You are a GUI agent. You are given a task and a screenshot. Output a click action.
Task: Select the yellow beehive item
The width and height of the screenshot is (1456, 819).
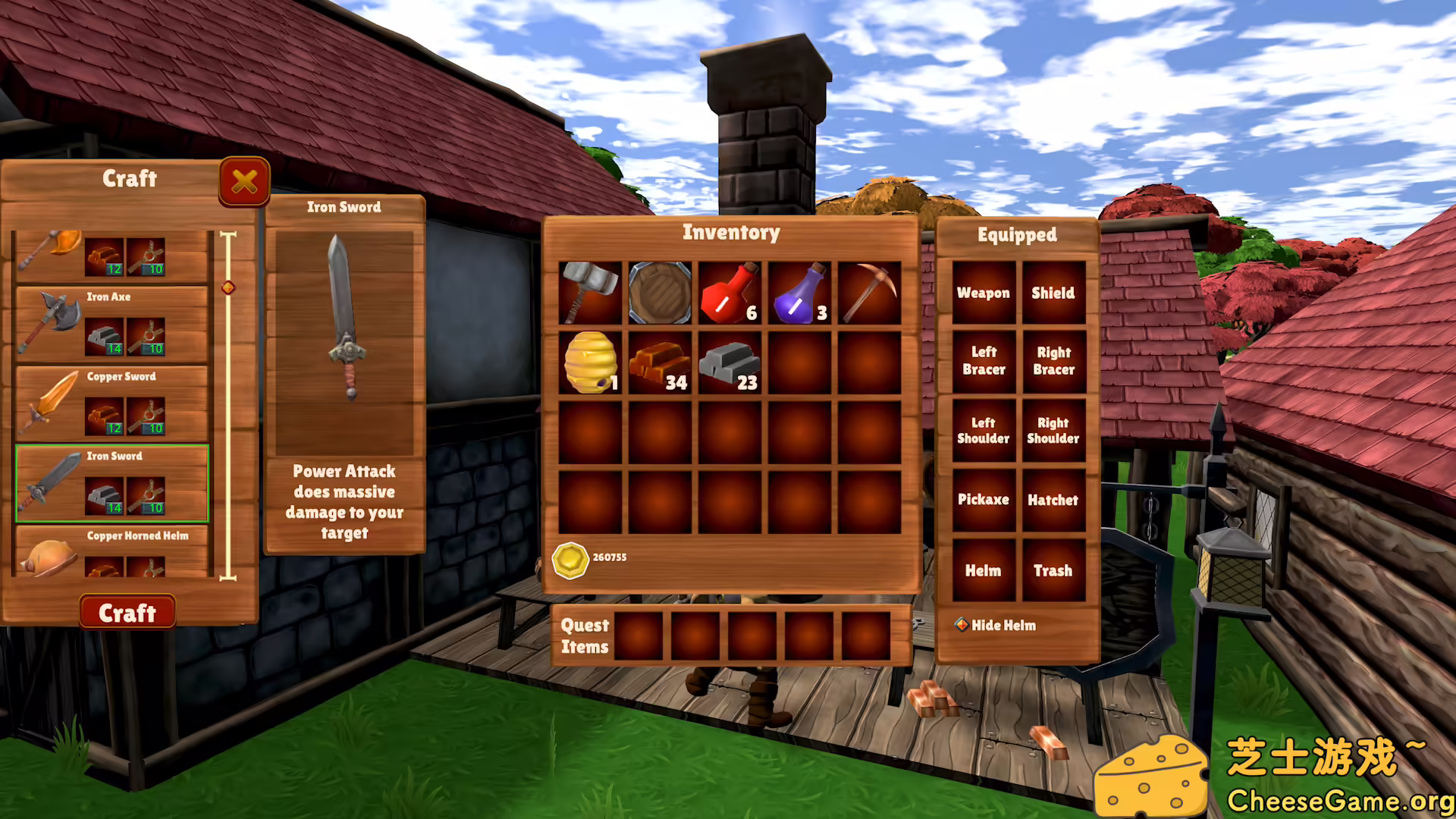(590, 363)
